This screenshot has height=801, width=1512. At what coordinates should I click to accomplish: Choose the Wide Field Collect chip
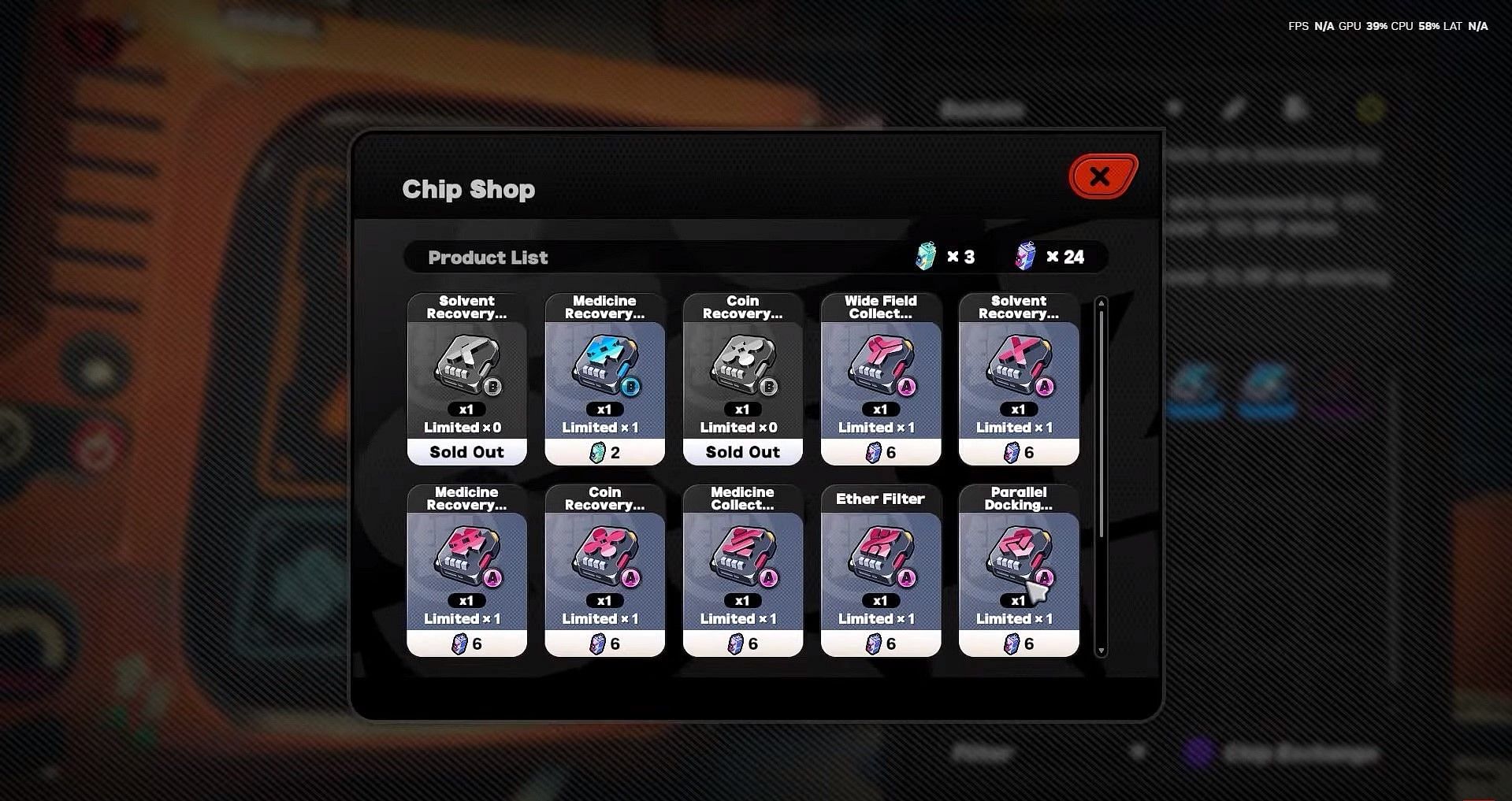880,379
